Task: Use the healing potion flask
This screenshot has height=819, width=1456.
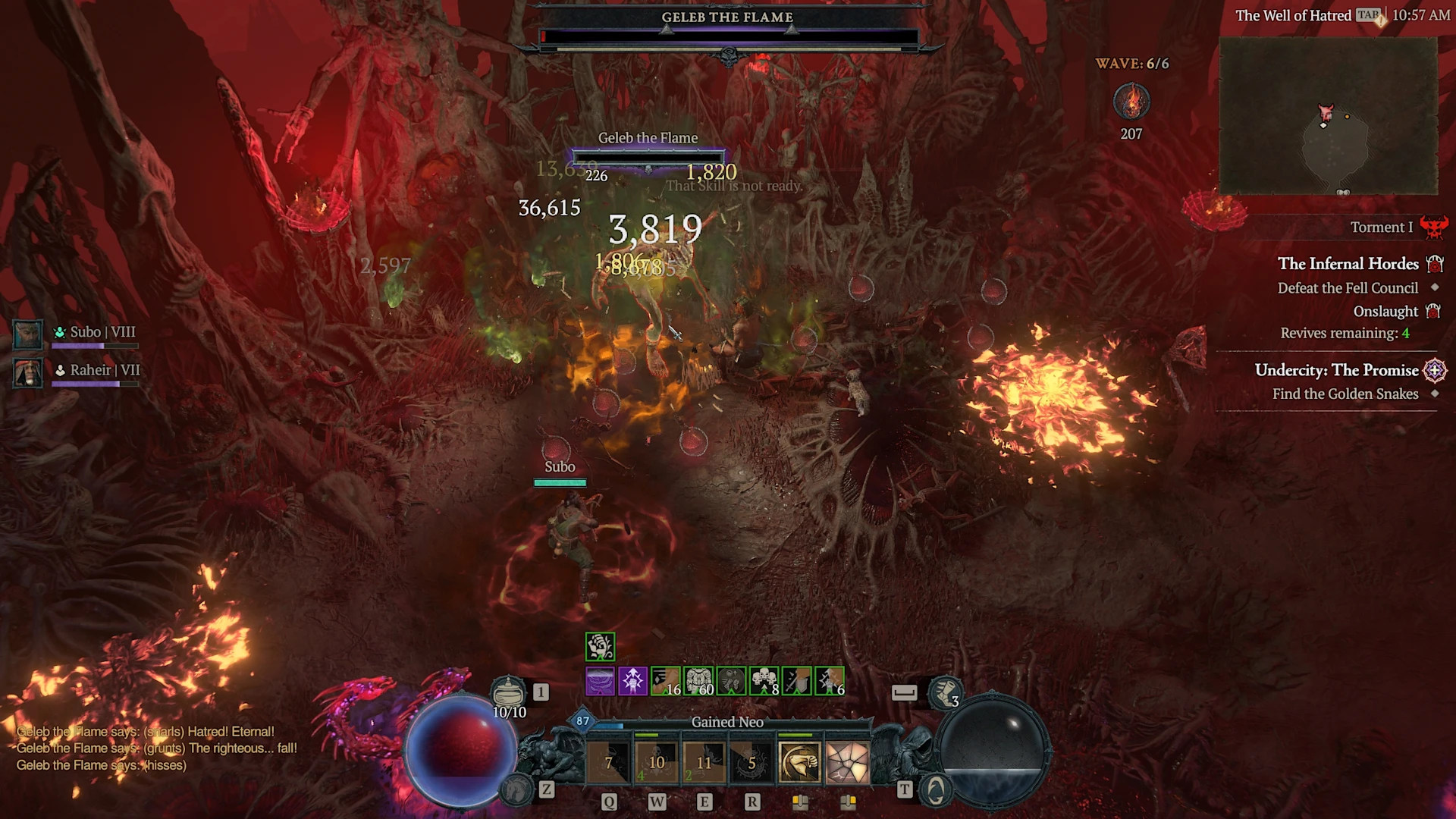Action: click(x=508, y=693)
